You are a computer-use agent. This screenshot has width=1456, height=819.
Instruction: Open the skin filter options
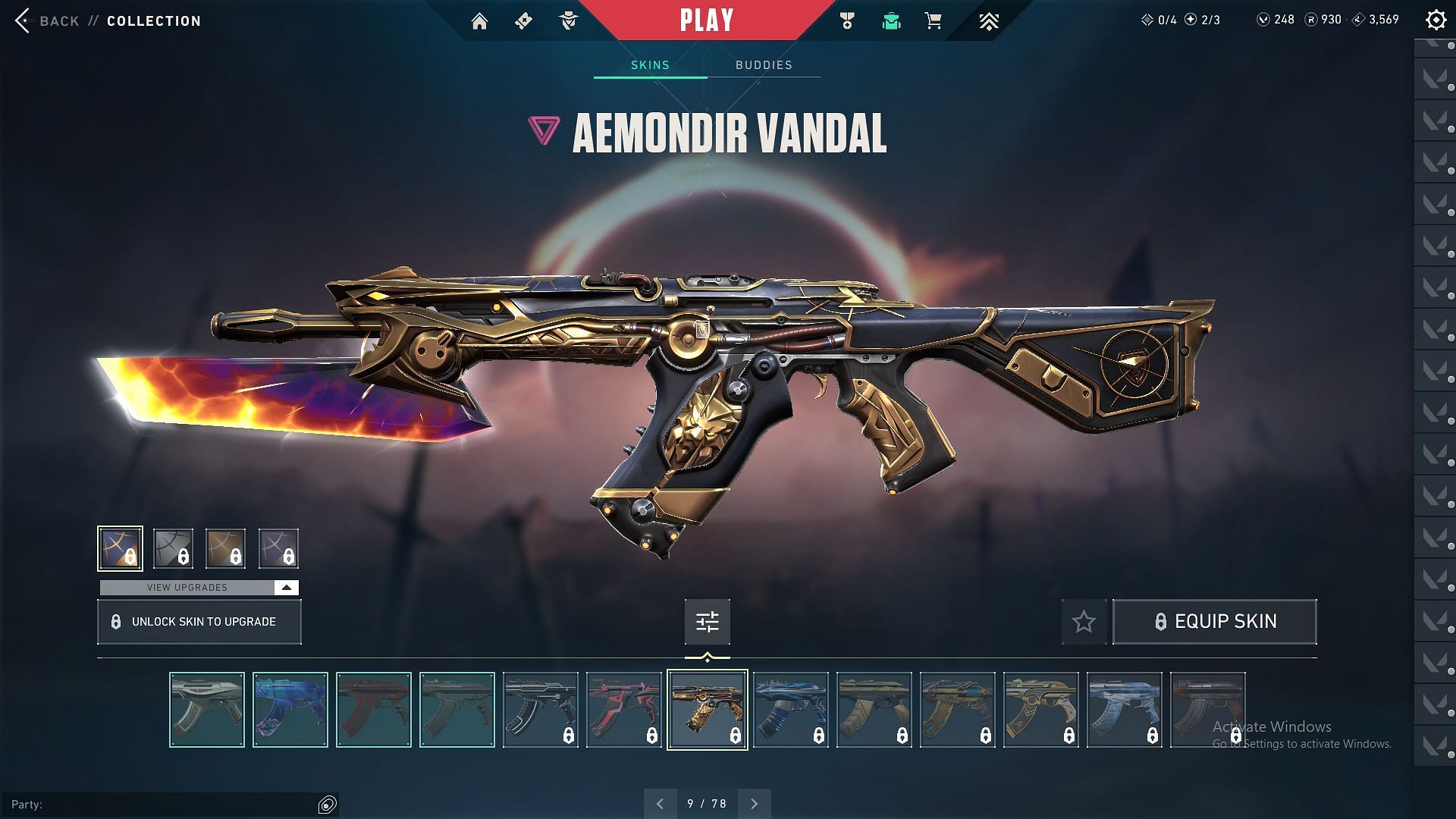point(707,622)
